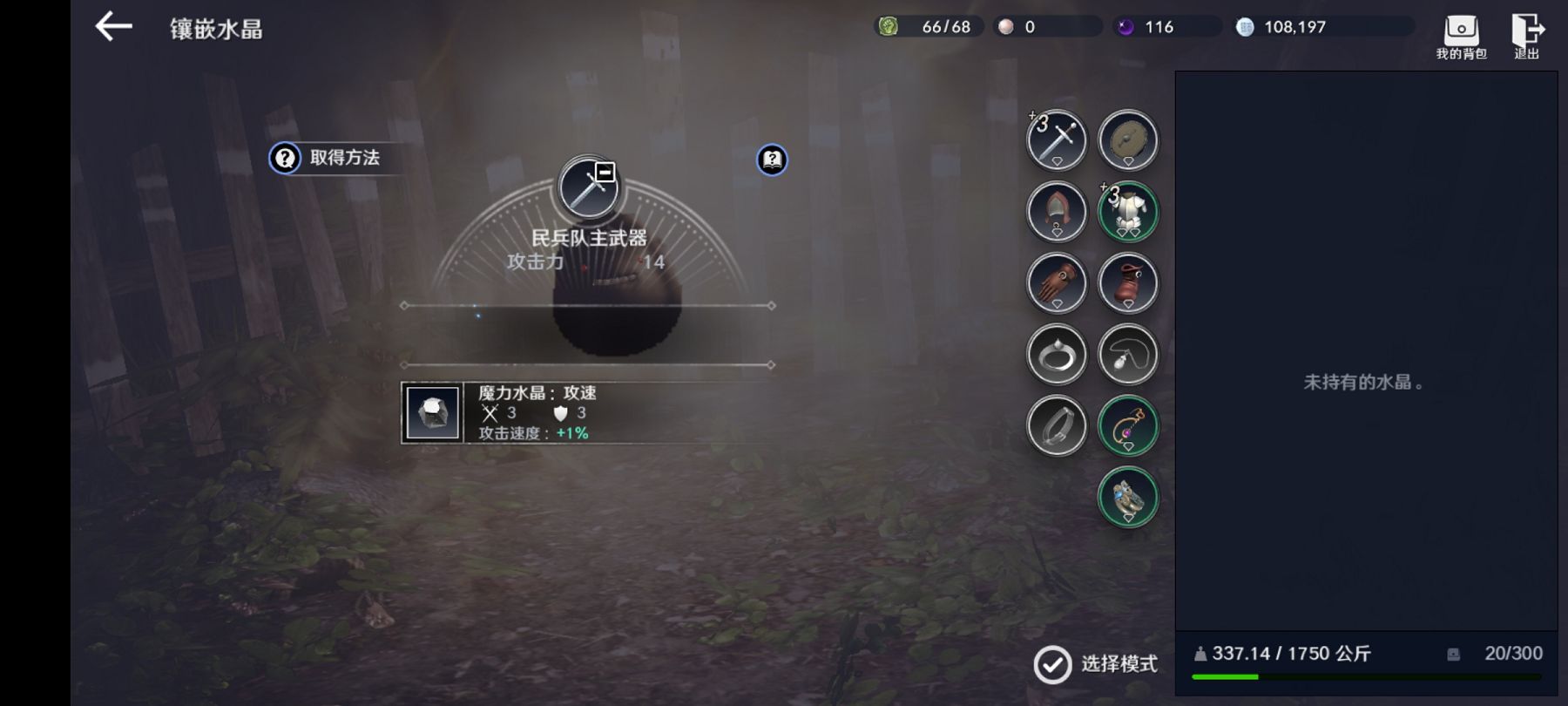This screenshot has width=1568, height=706.
Task: Open the blue guide book icon
Action: (x=772, y=160)
